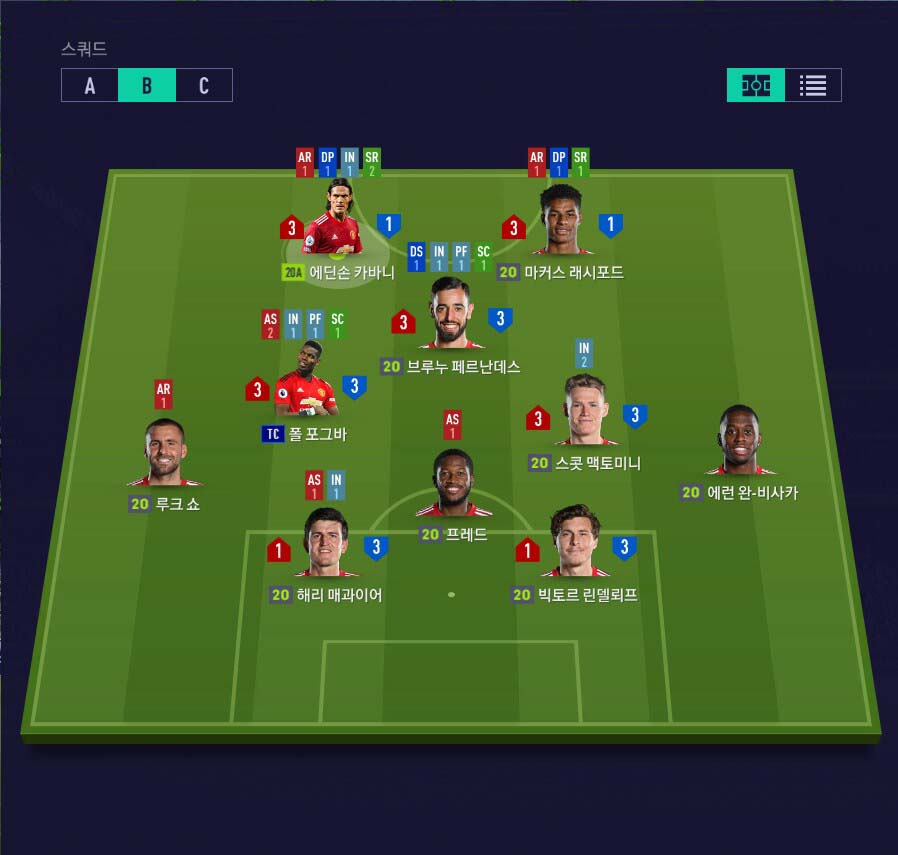Choose defender 빅토르 린델뢰프
This screenshot has height=855, width=898.
(x=574, y=545)
